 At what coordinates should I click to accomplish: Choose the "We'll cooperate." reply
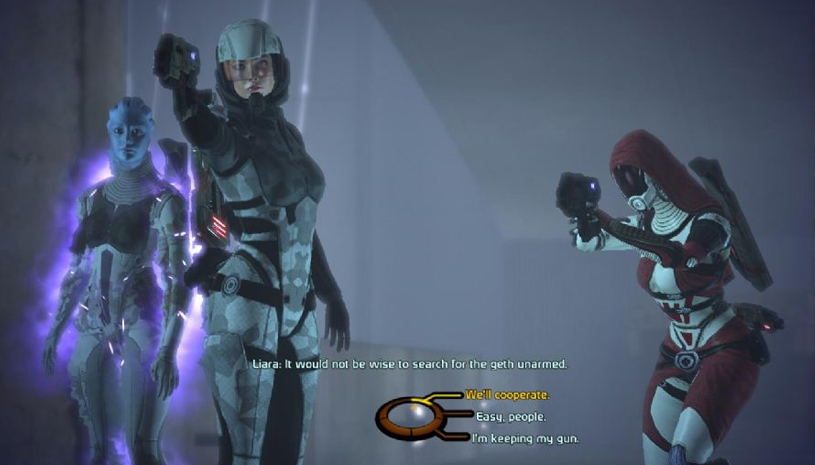(505, 396)
